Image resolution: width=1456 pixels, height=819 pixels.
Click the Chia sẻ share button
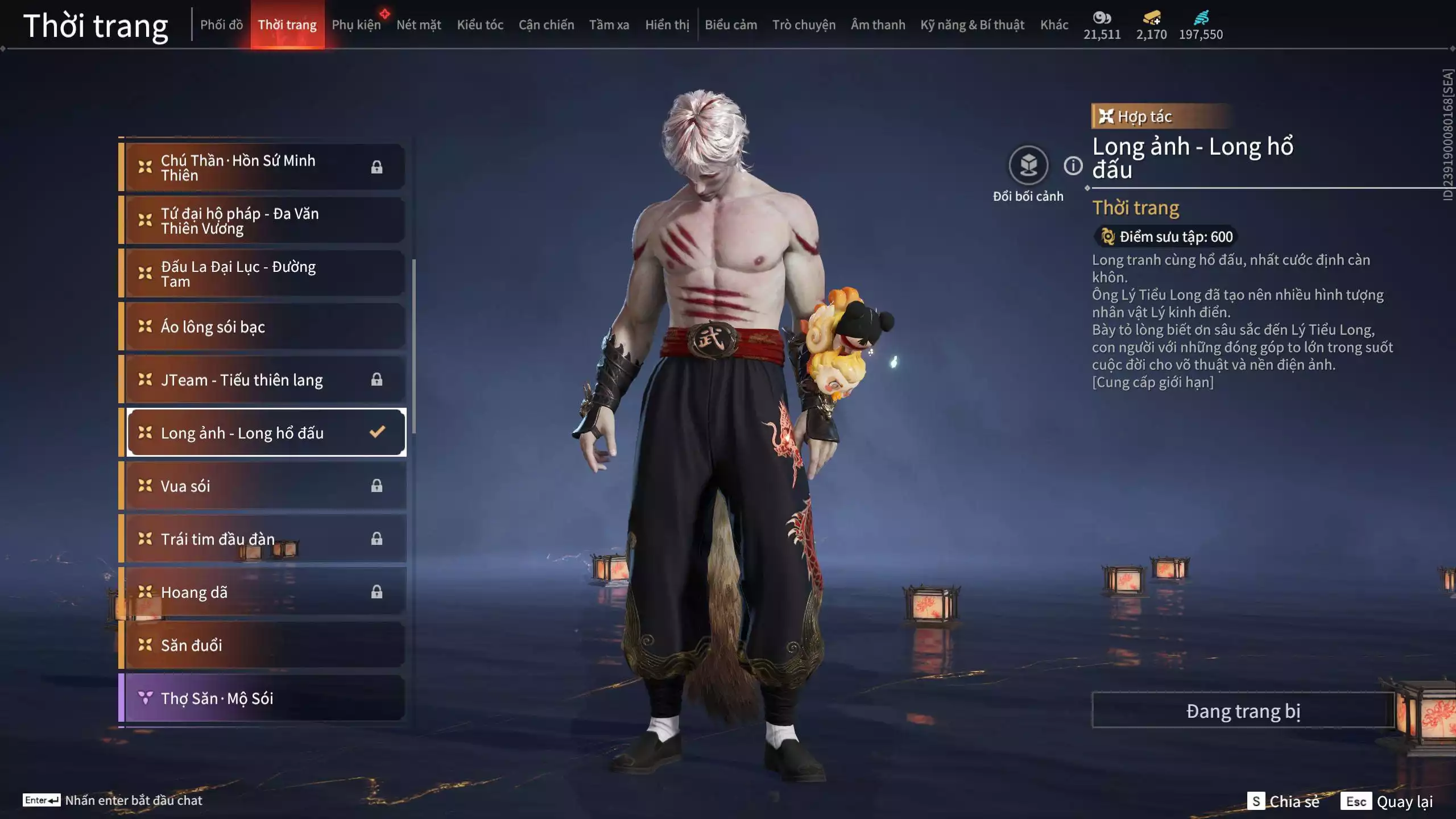pos(1284,801)
